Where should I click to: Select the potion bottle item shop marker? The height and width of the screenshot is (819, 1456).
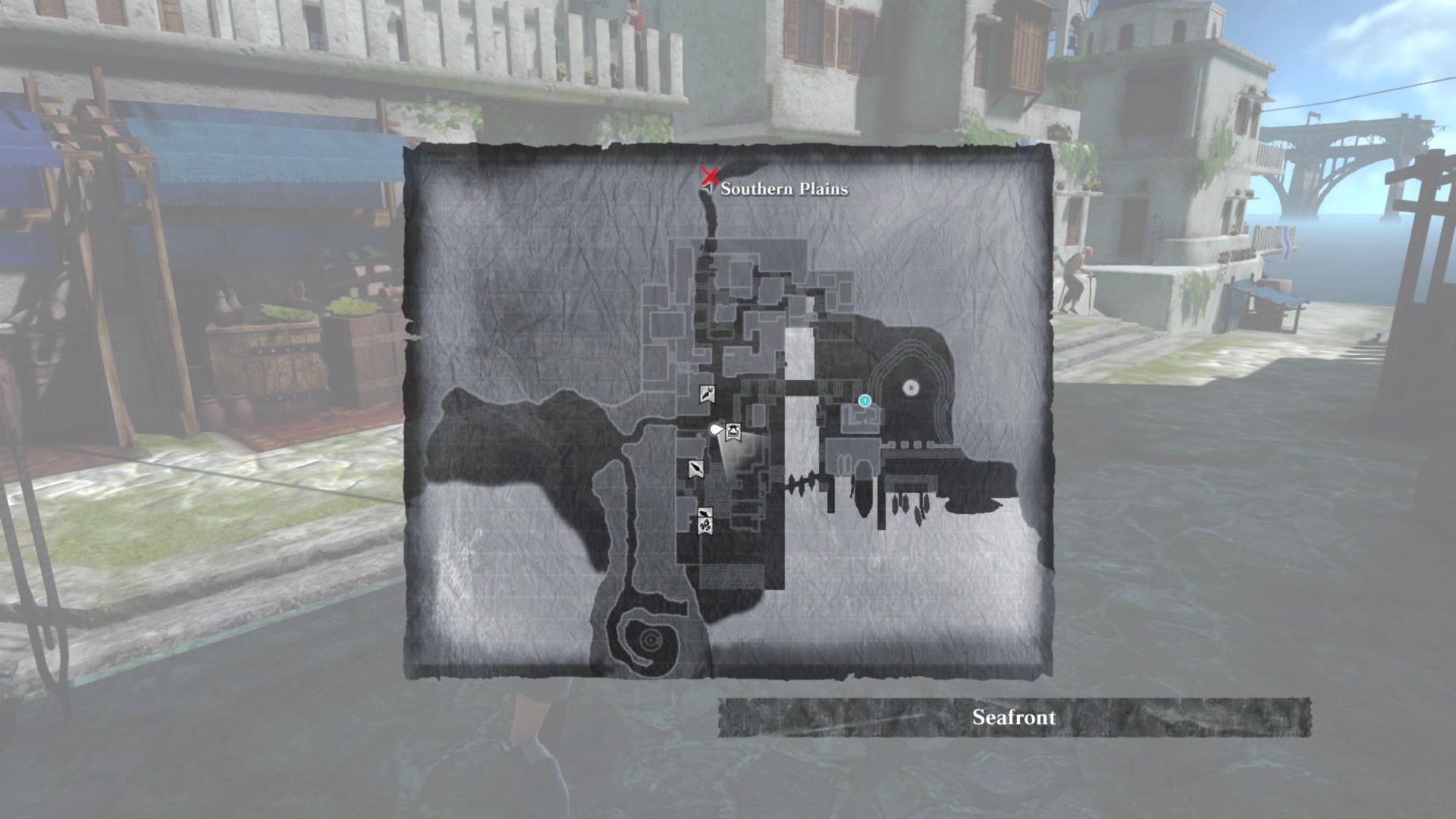pos(733,431)
